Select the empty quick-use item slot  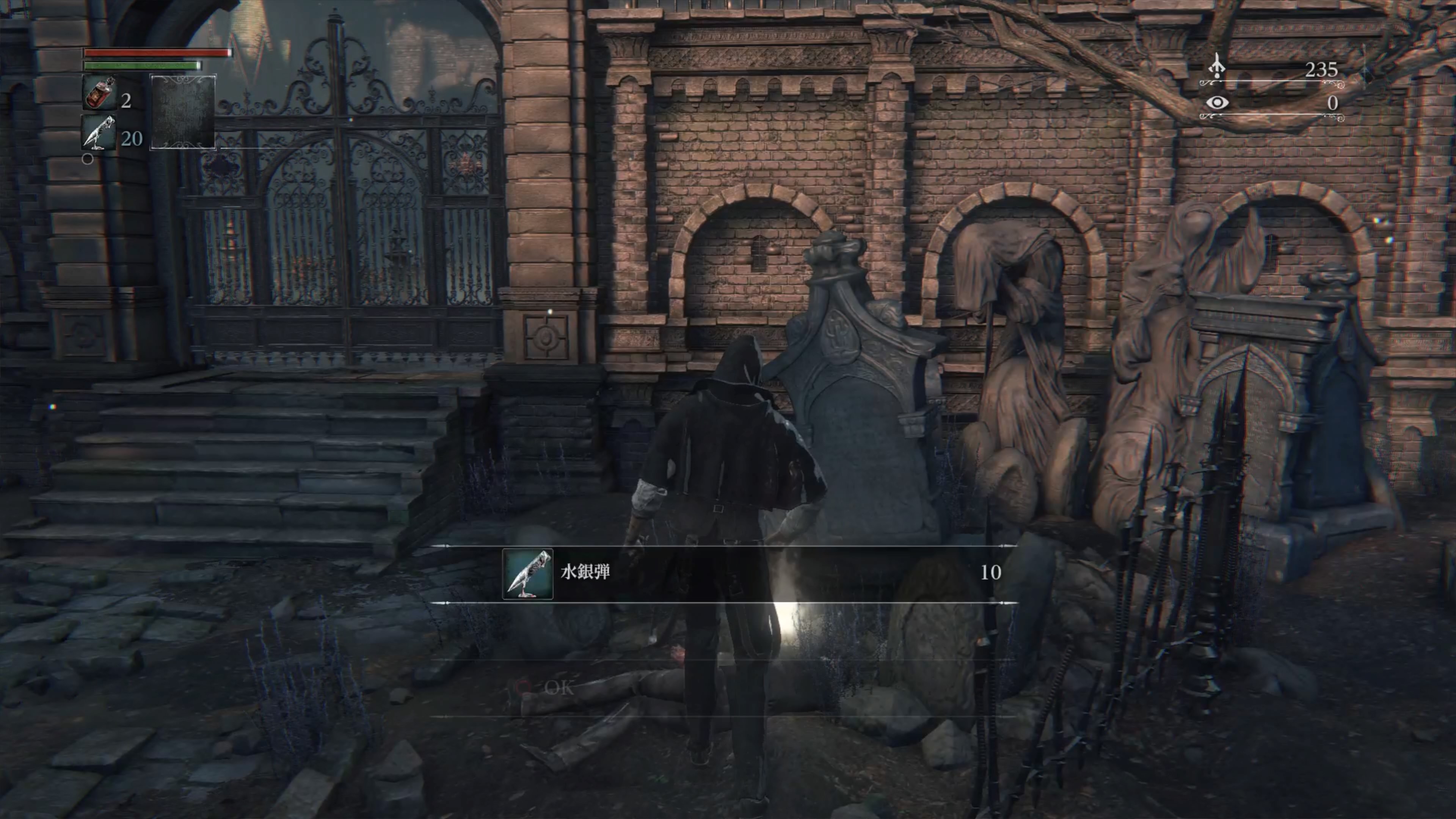(x=182, y=112)
